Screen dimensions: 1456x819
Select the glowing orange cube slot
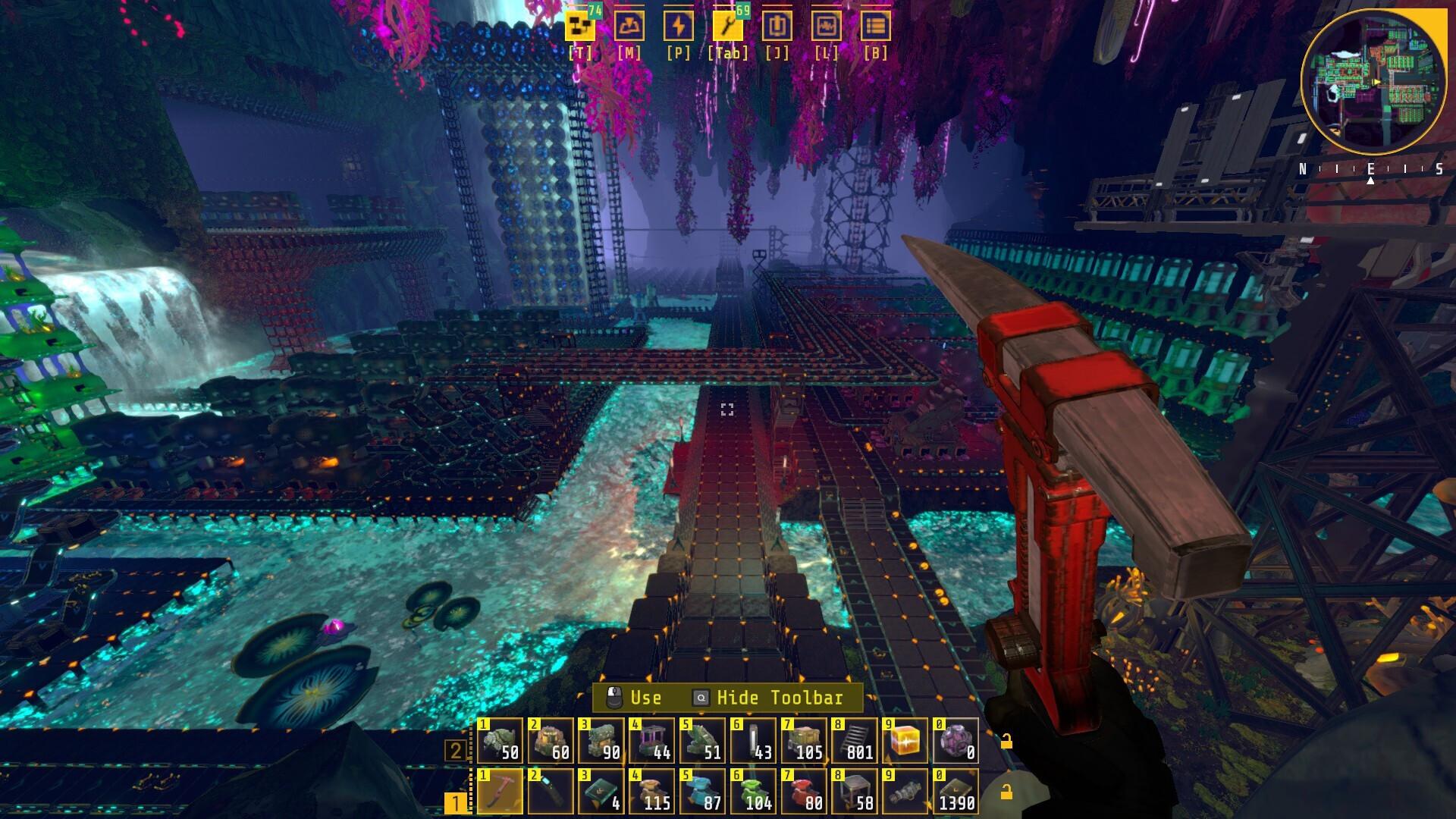point(905,741)
